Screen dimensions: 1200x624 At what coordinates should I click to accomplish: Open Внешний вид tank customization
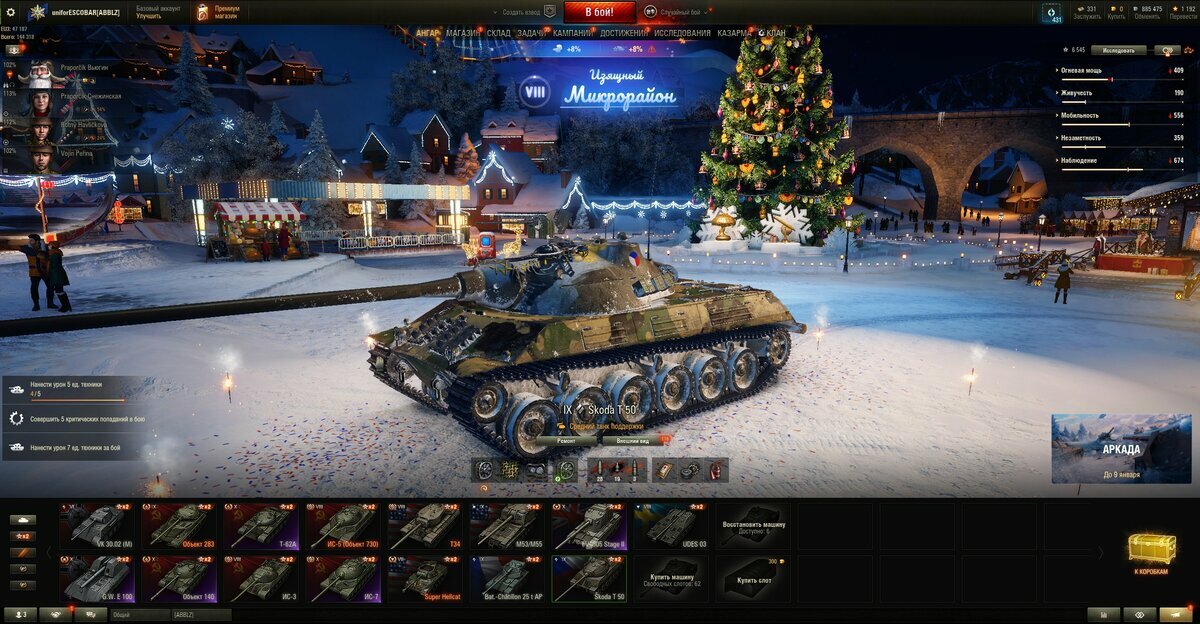coord(632,440)
